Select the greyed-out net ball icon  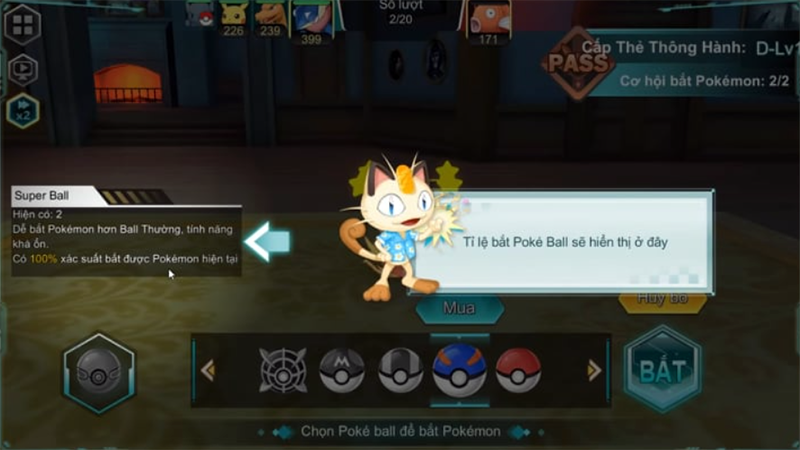pos(283,370)
